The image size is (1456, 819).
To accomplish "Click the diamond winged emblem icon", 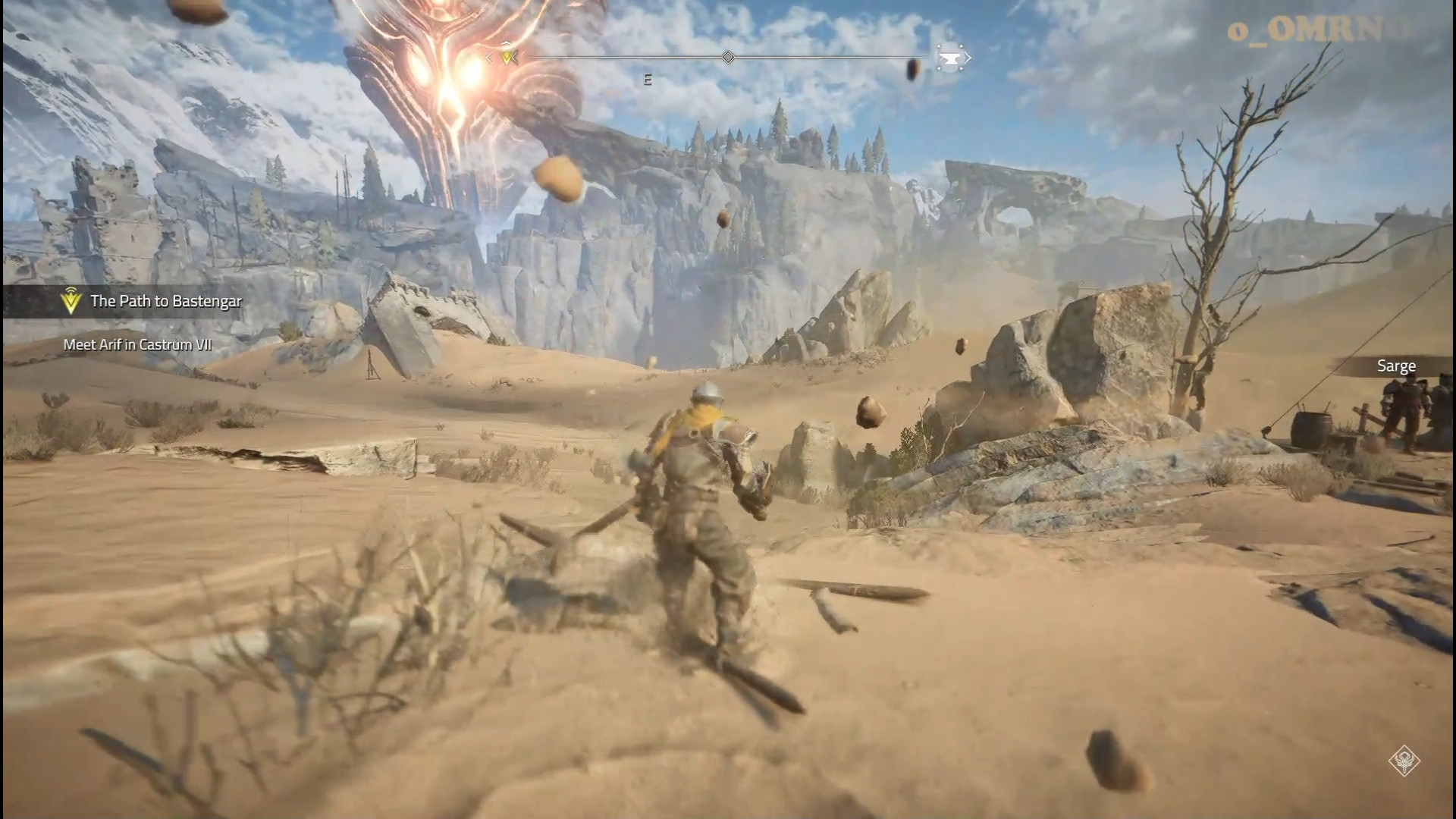I will [1404, 761].
